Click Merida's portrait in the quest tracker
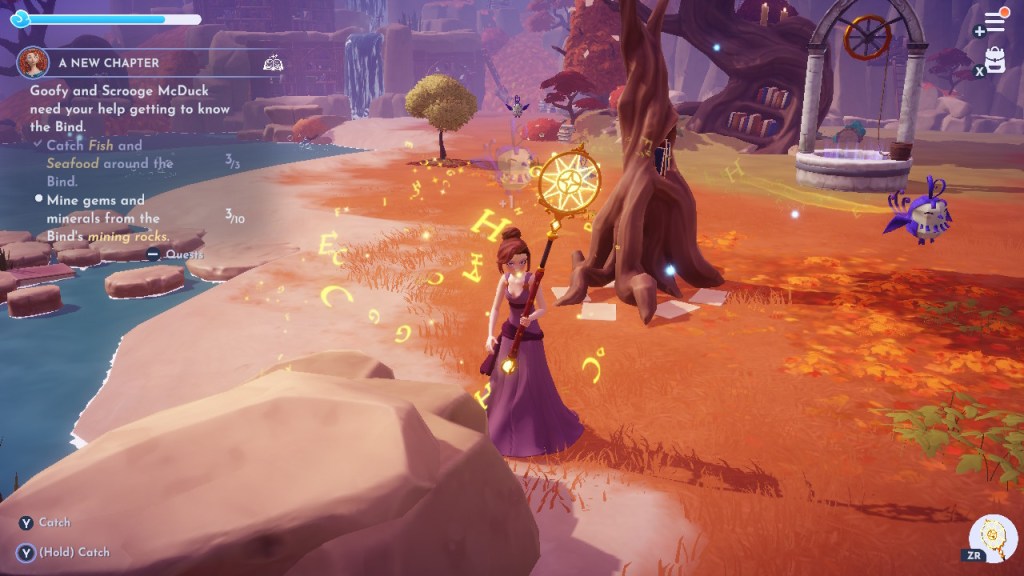 (33, 62)
